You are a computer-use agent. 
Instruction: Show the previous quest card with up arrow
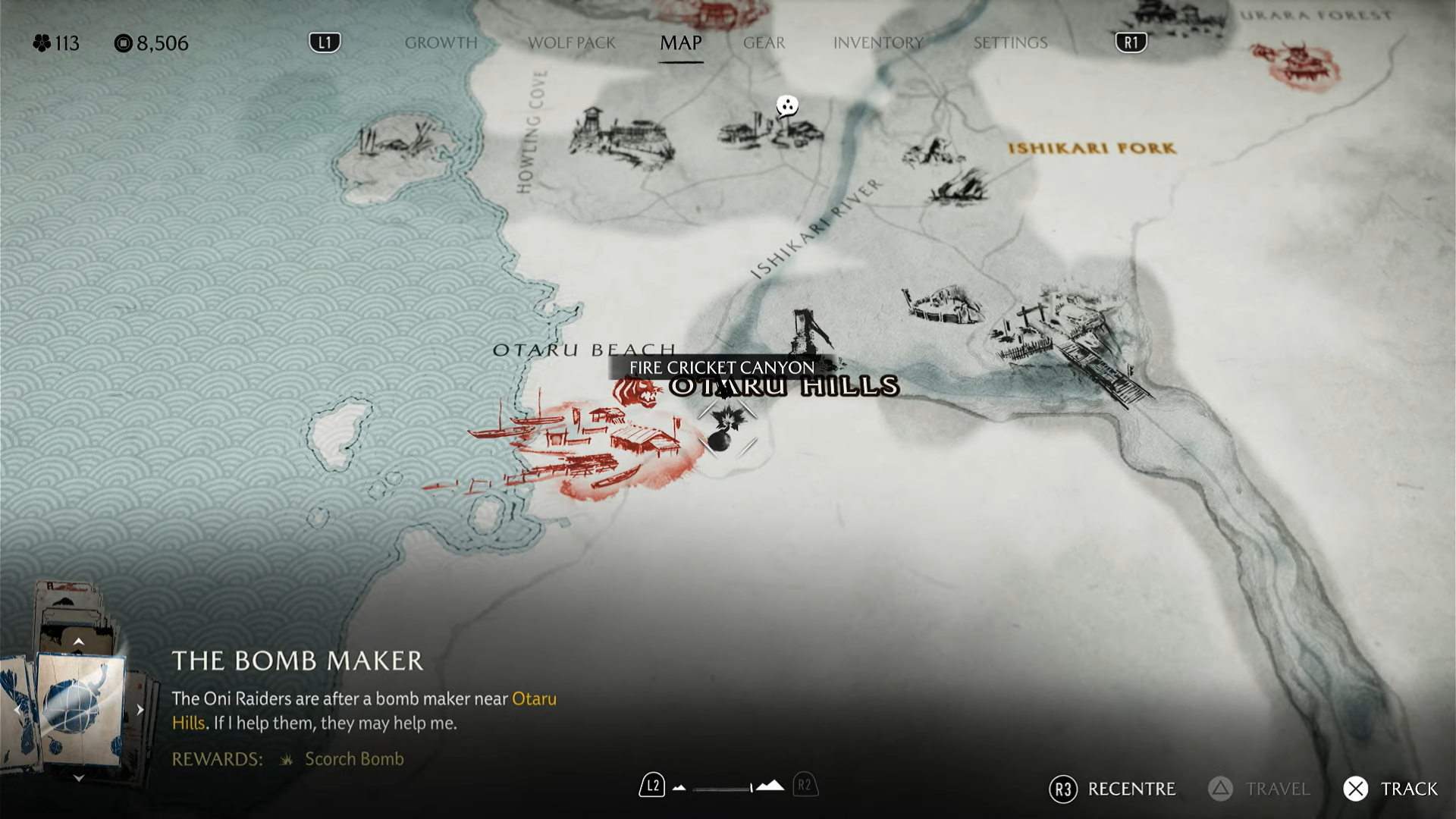pos(78,642)
